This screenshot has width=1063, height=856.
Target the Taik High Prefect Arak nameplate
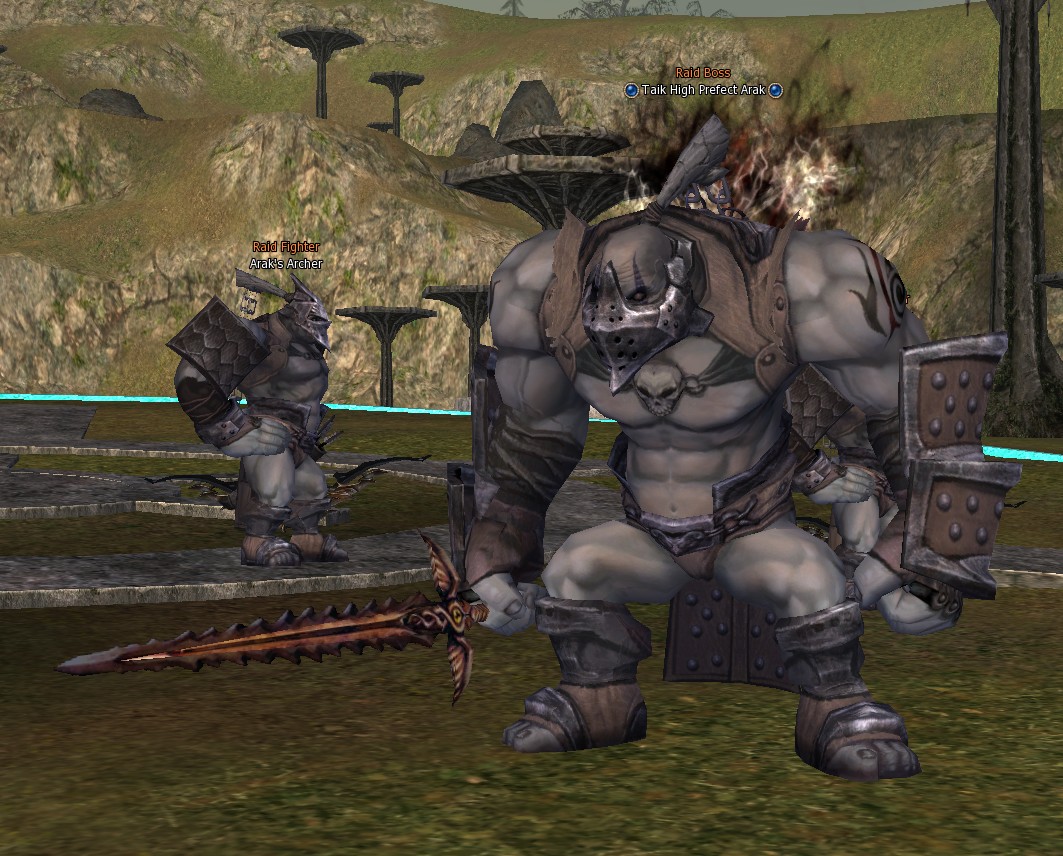[703, 90]
